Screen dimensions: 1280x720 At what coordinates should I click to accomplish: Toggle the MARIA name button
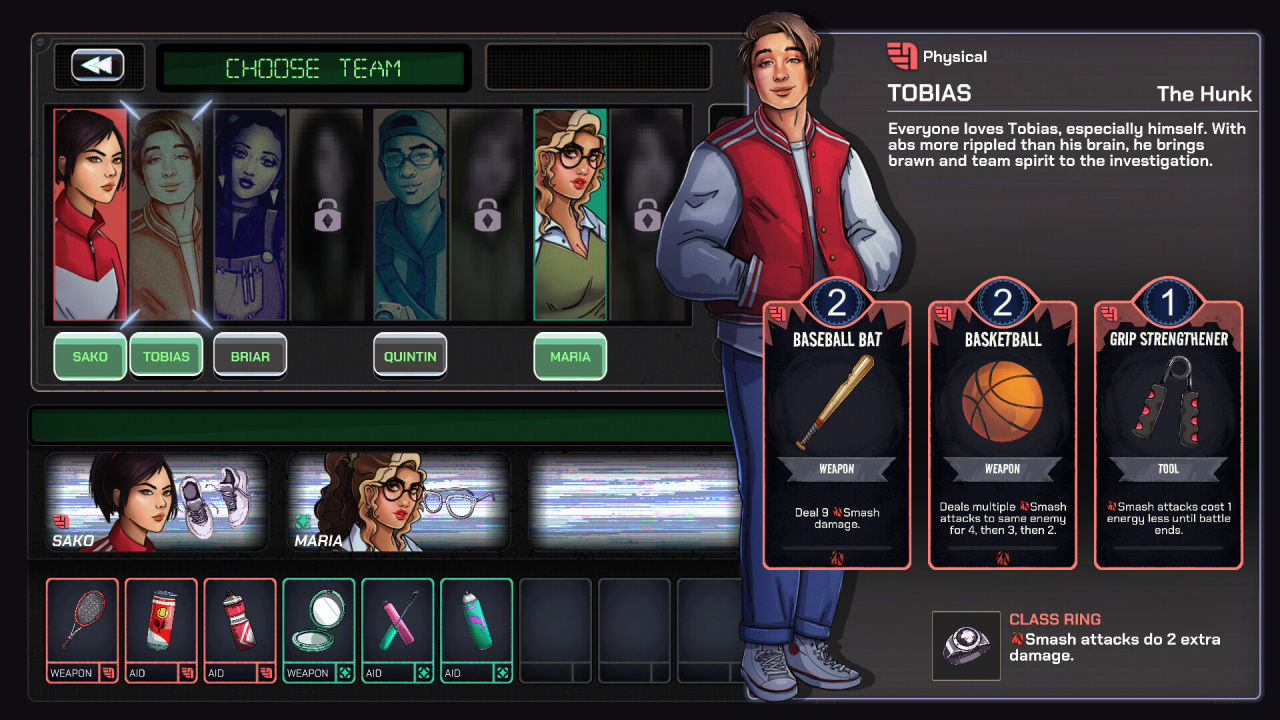tap(570, 357)
